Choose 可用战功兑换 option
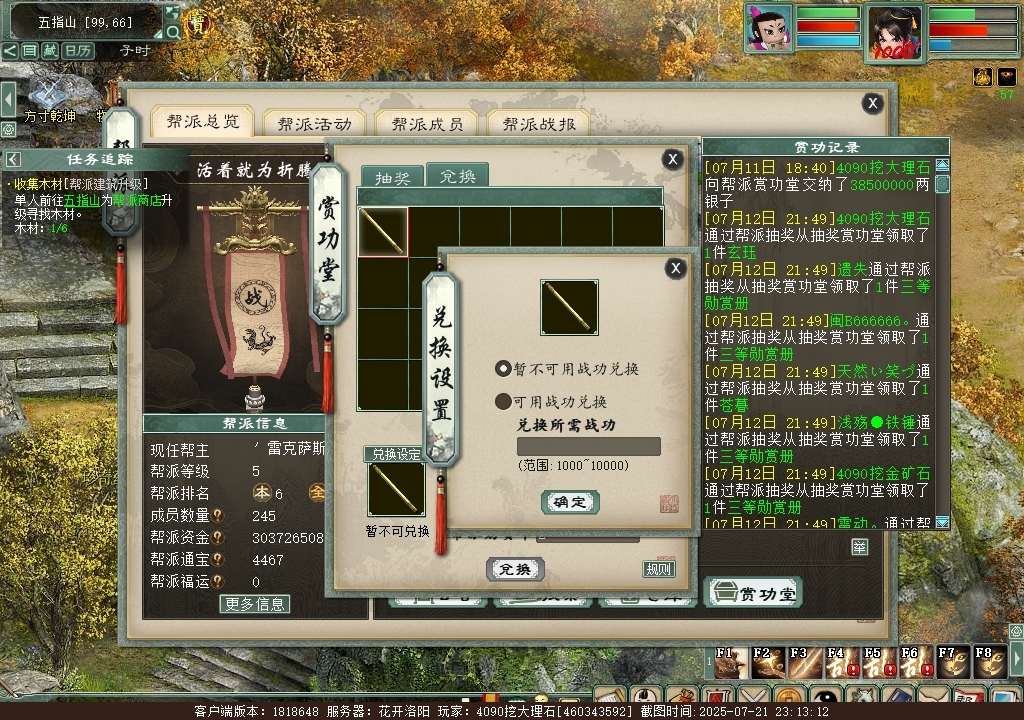The height and width of the screenshot is (720, 1024). [x=503, y=402]
